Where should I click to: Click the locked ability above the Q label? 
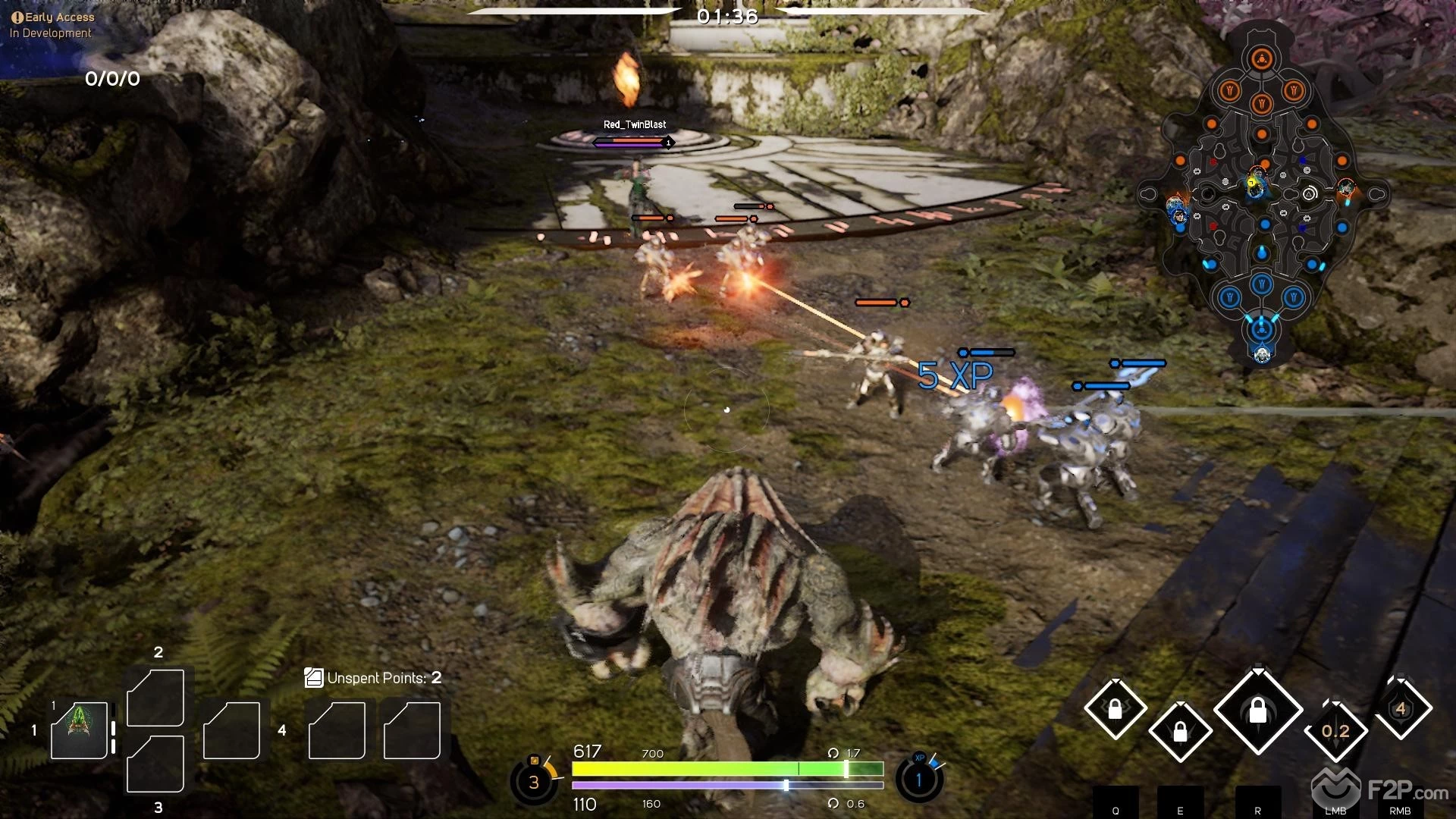tap(1115, 710)
